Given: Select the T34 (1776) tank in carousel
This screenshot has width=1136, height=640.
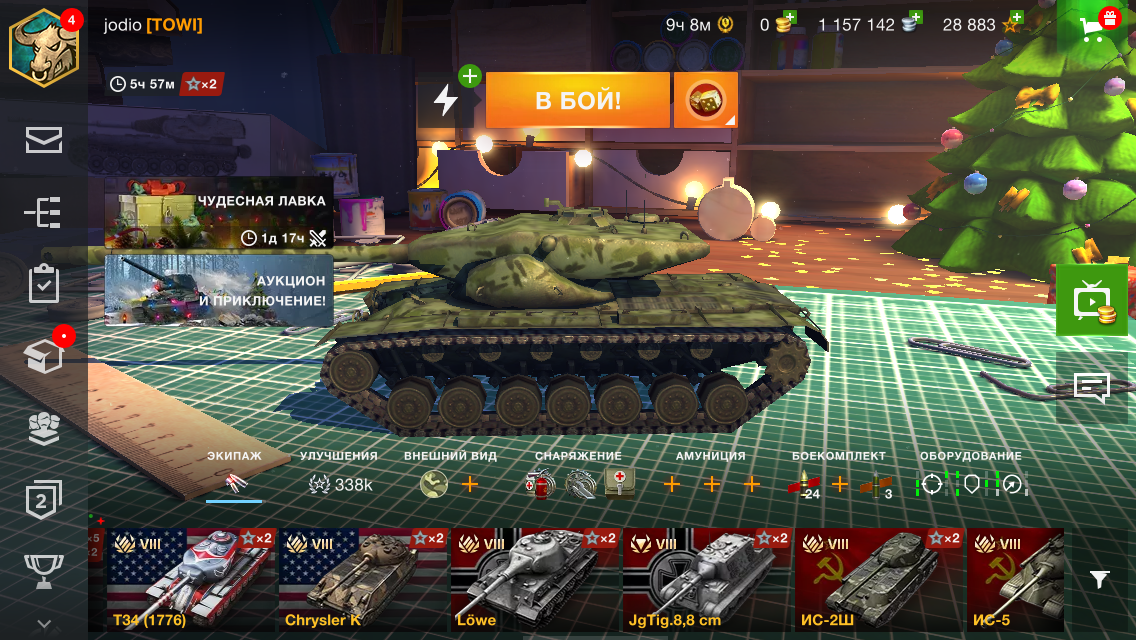Looking at the screenshot, I should point(190,580).
